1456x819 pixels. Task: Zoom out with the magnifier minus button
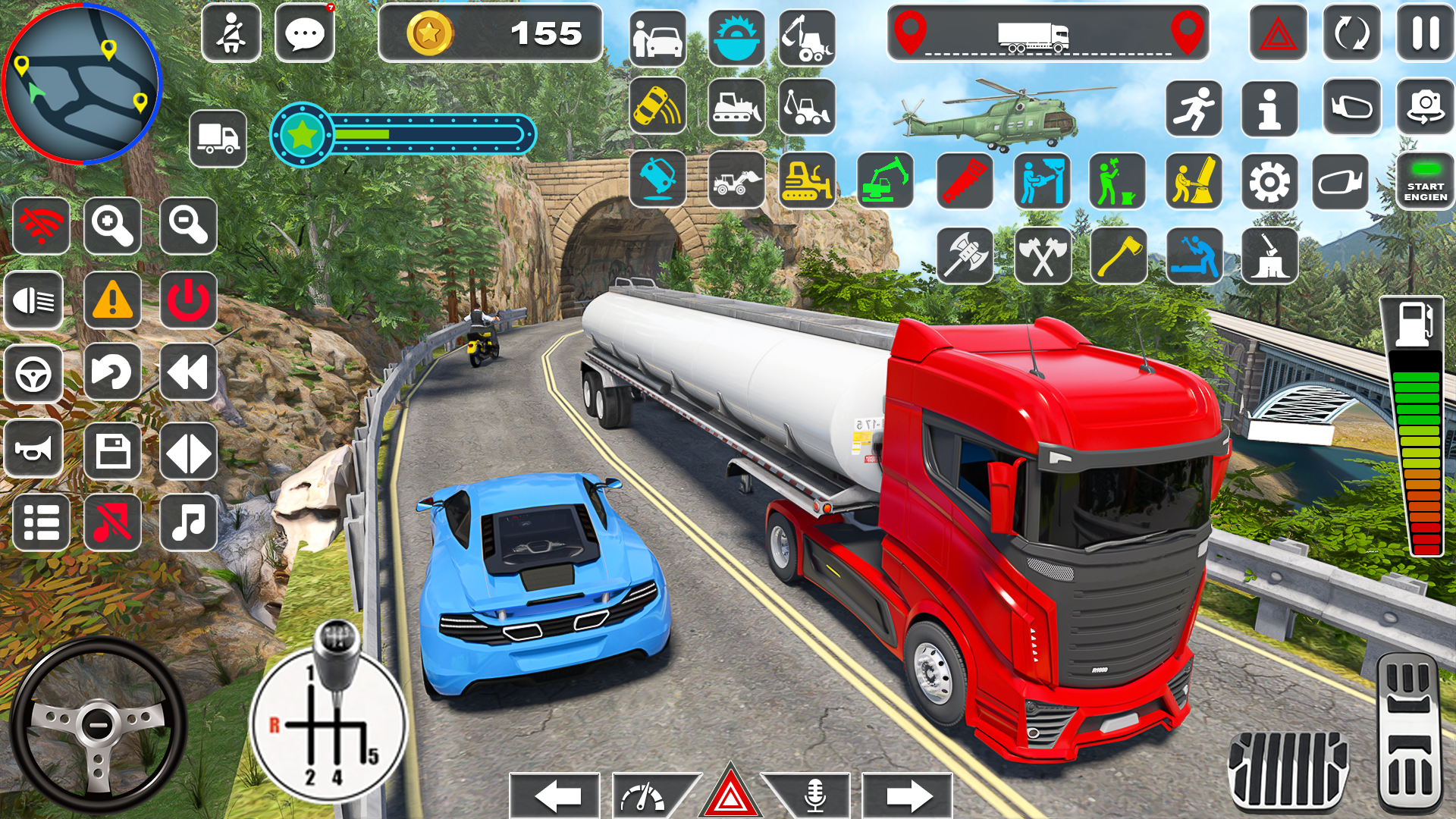pyautogui.click(x=188, y=226)
